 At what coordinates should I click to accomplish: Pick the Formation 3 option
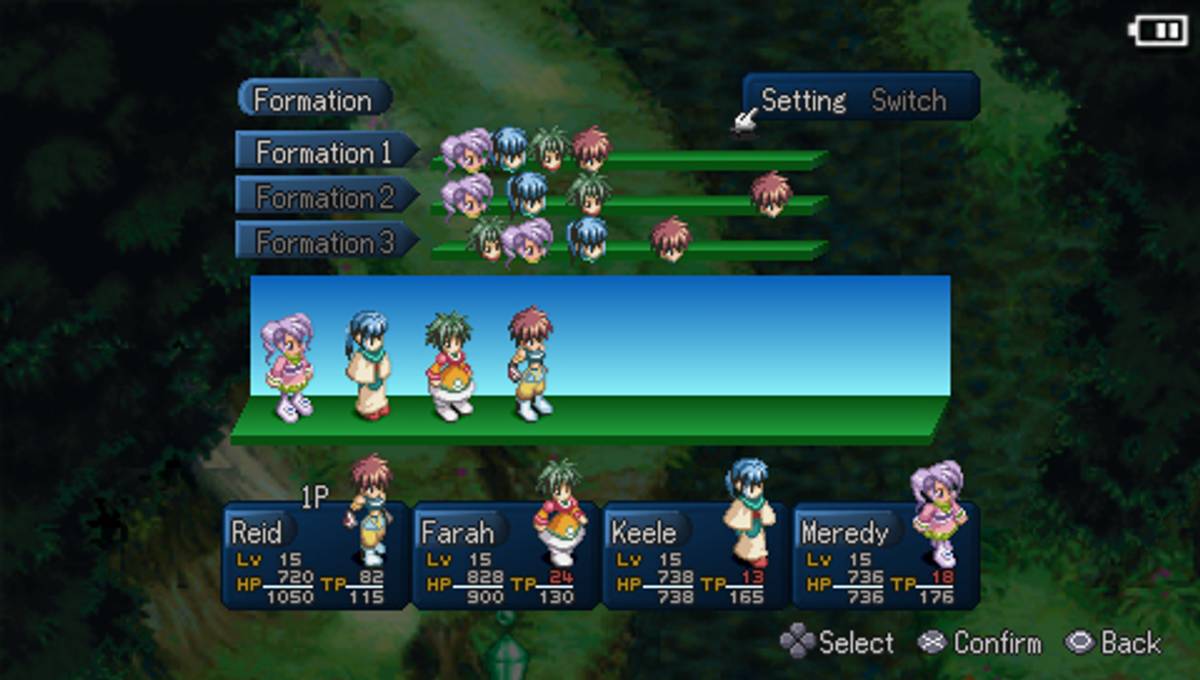pos(324,242)
